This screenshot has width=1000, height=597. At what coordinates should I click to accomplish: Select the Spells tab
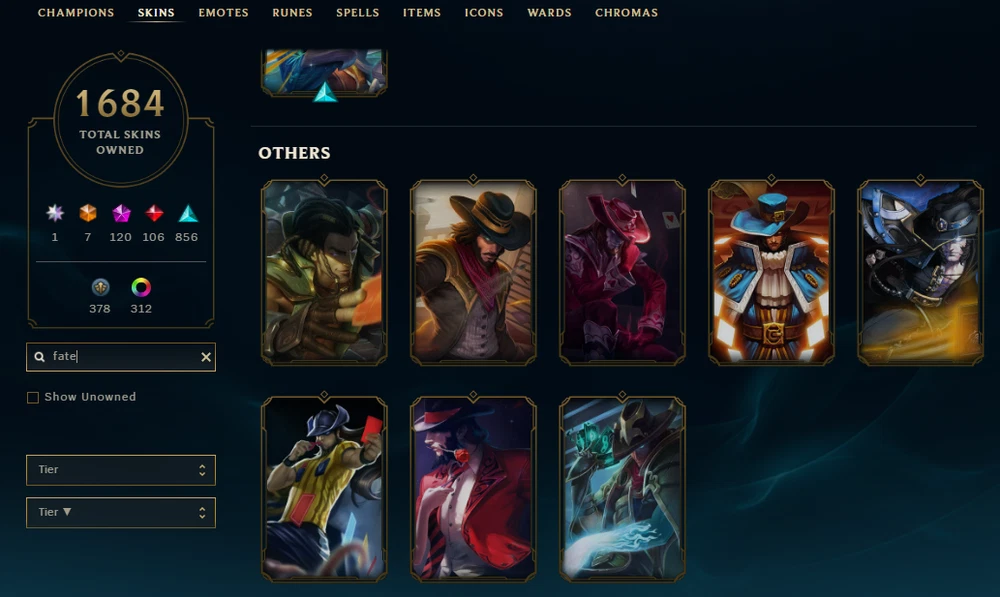(357, 13)
